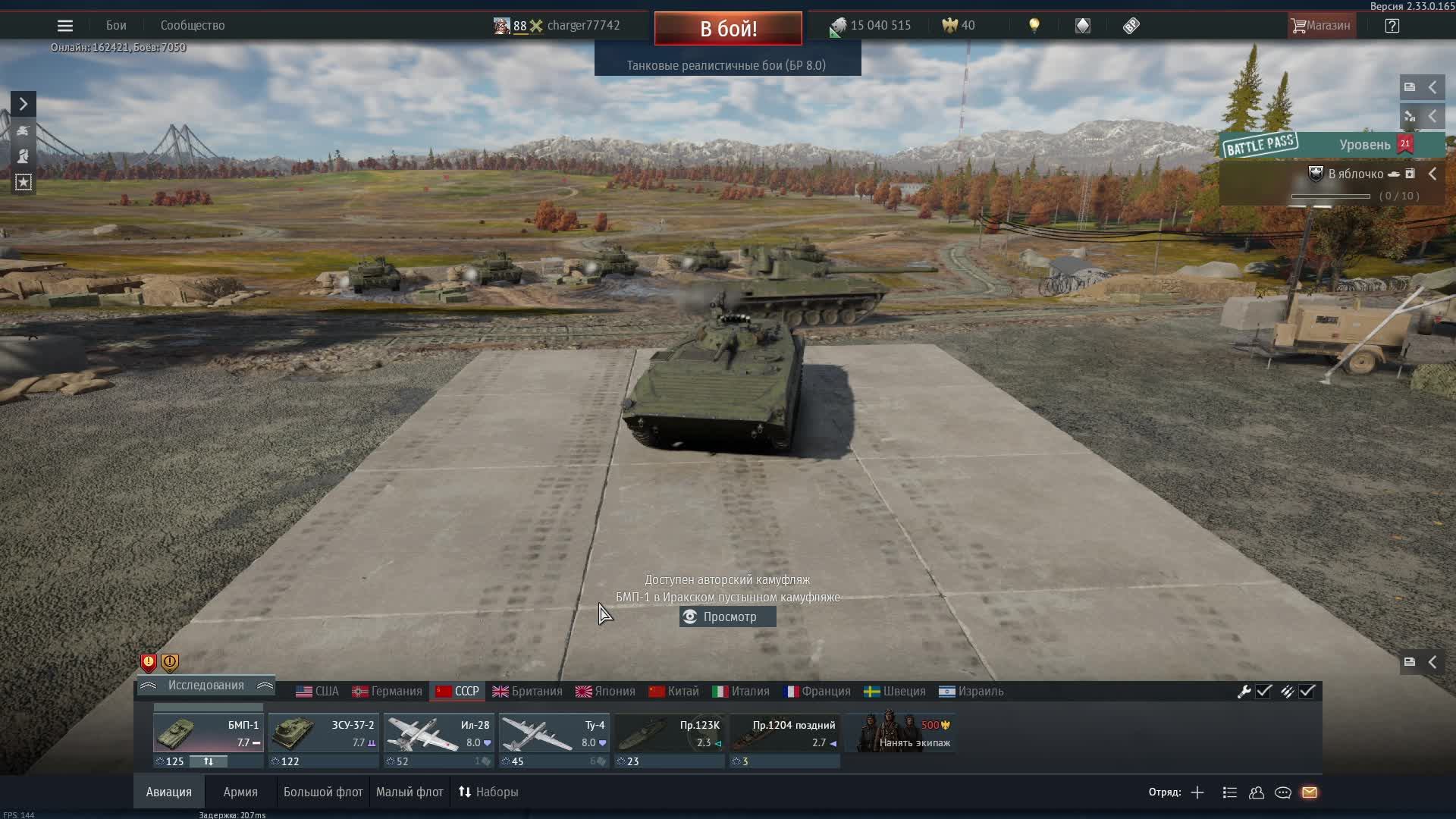This screenshot has width=1456, height=819.
Task: Click the lightbulb hints icon
Action: (1035, 25)
